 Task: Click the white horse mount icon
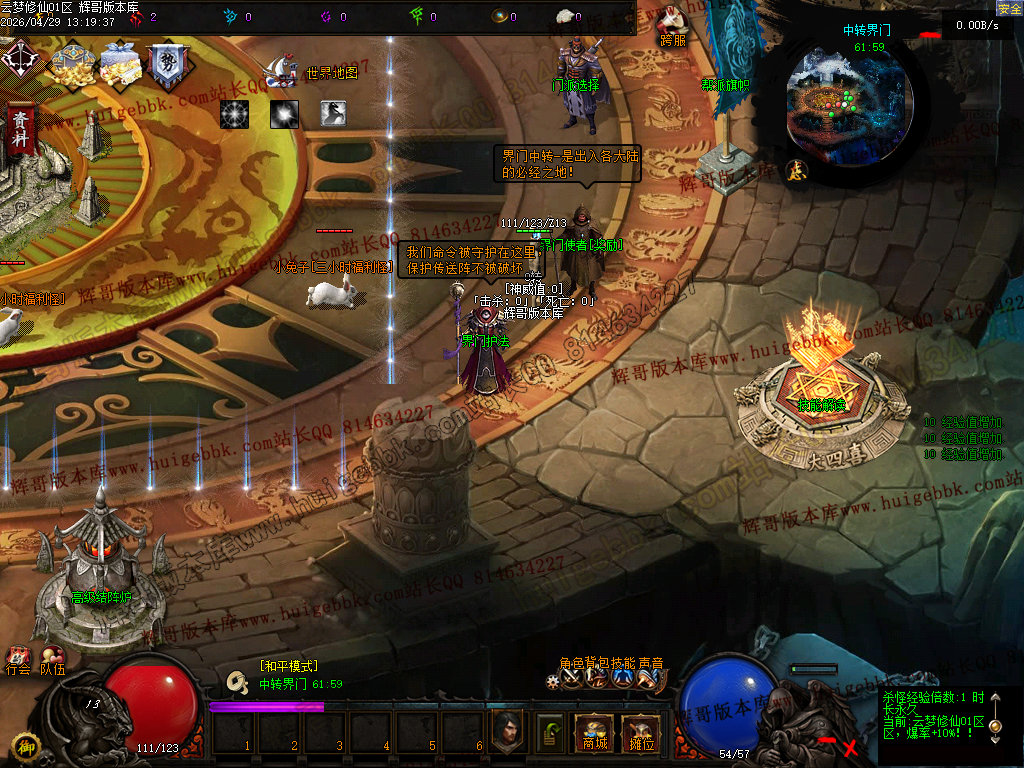tap(334, 114)
